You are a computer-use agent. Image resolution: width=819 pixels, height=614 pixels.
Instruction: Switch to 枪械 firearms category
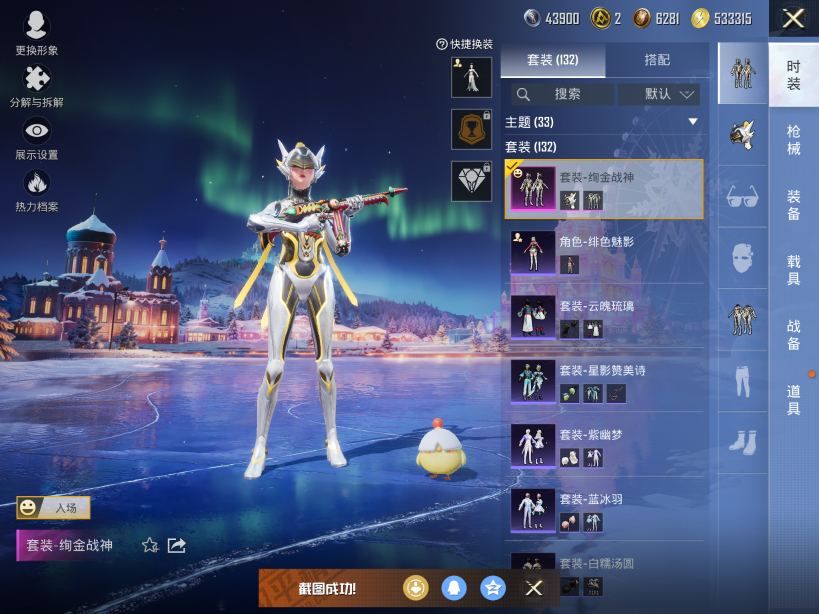793,140
